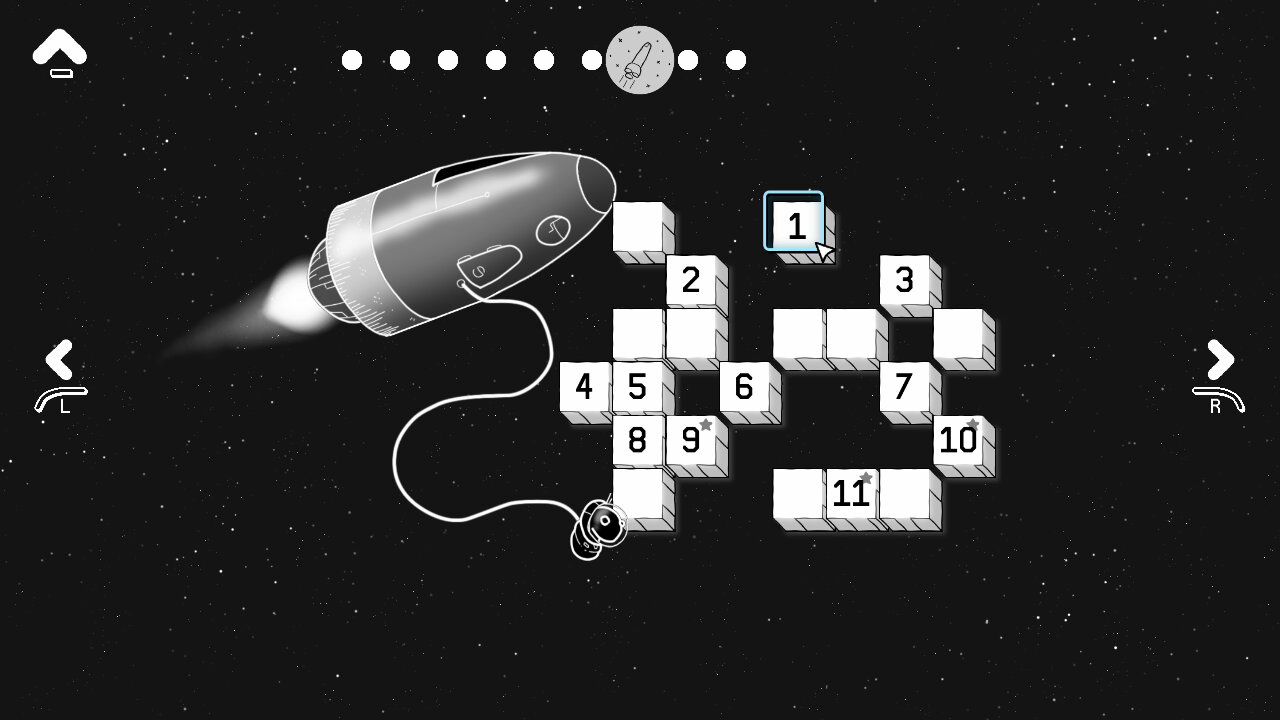
Task: Select the first progress dot at the top
Action: [x=352, y=59]
